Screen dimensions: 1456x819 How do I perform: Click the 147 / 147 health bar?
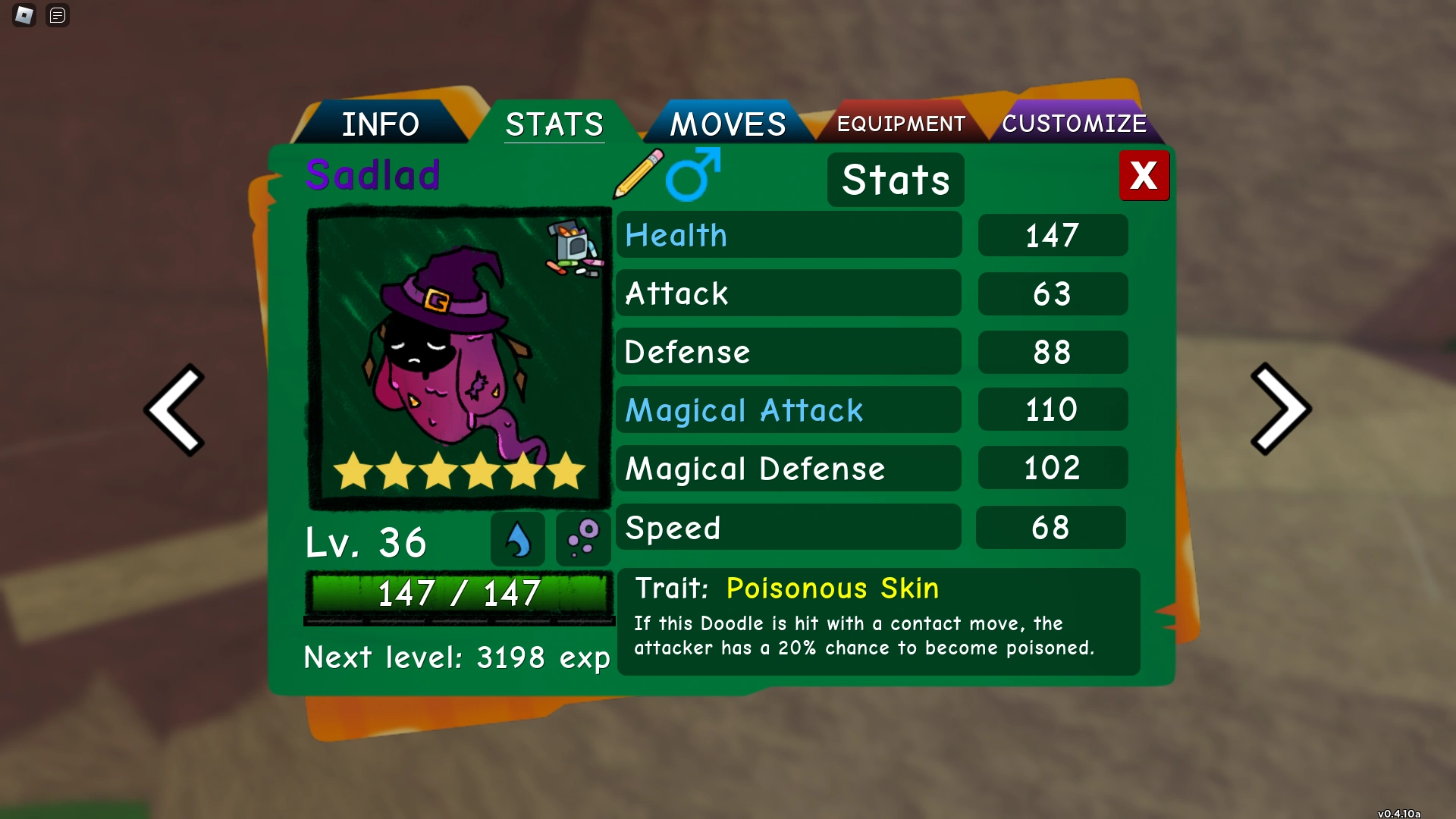(x=459, y=595)
